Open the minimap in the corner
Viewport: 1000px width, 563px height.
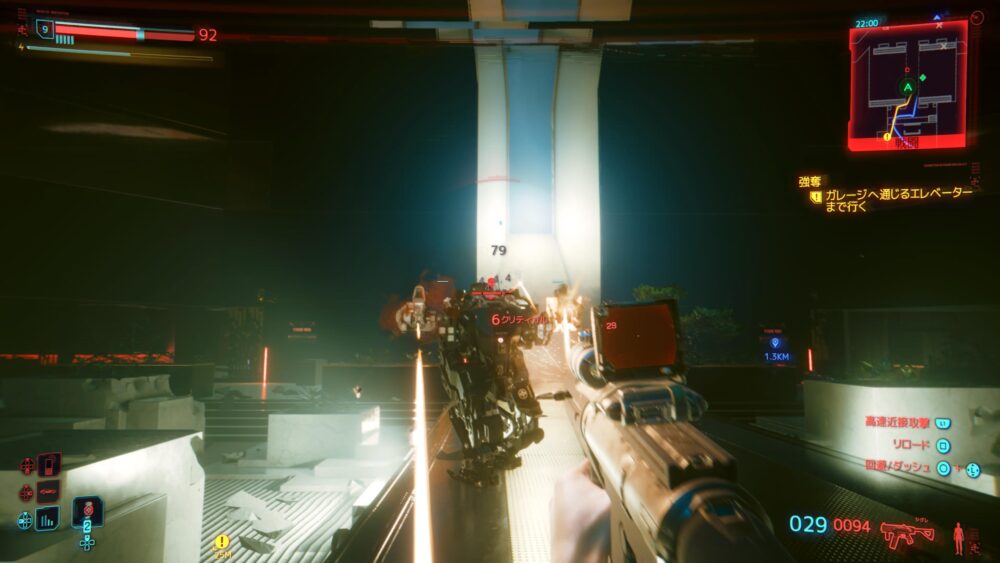(x=908, y=86)
